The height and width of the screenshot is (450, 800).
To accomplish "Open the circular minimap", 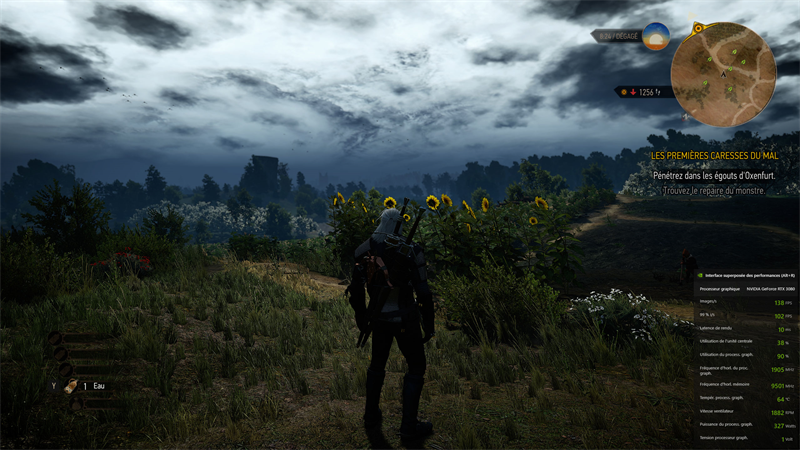I will pyautogui.click(x=721, y=73).
